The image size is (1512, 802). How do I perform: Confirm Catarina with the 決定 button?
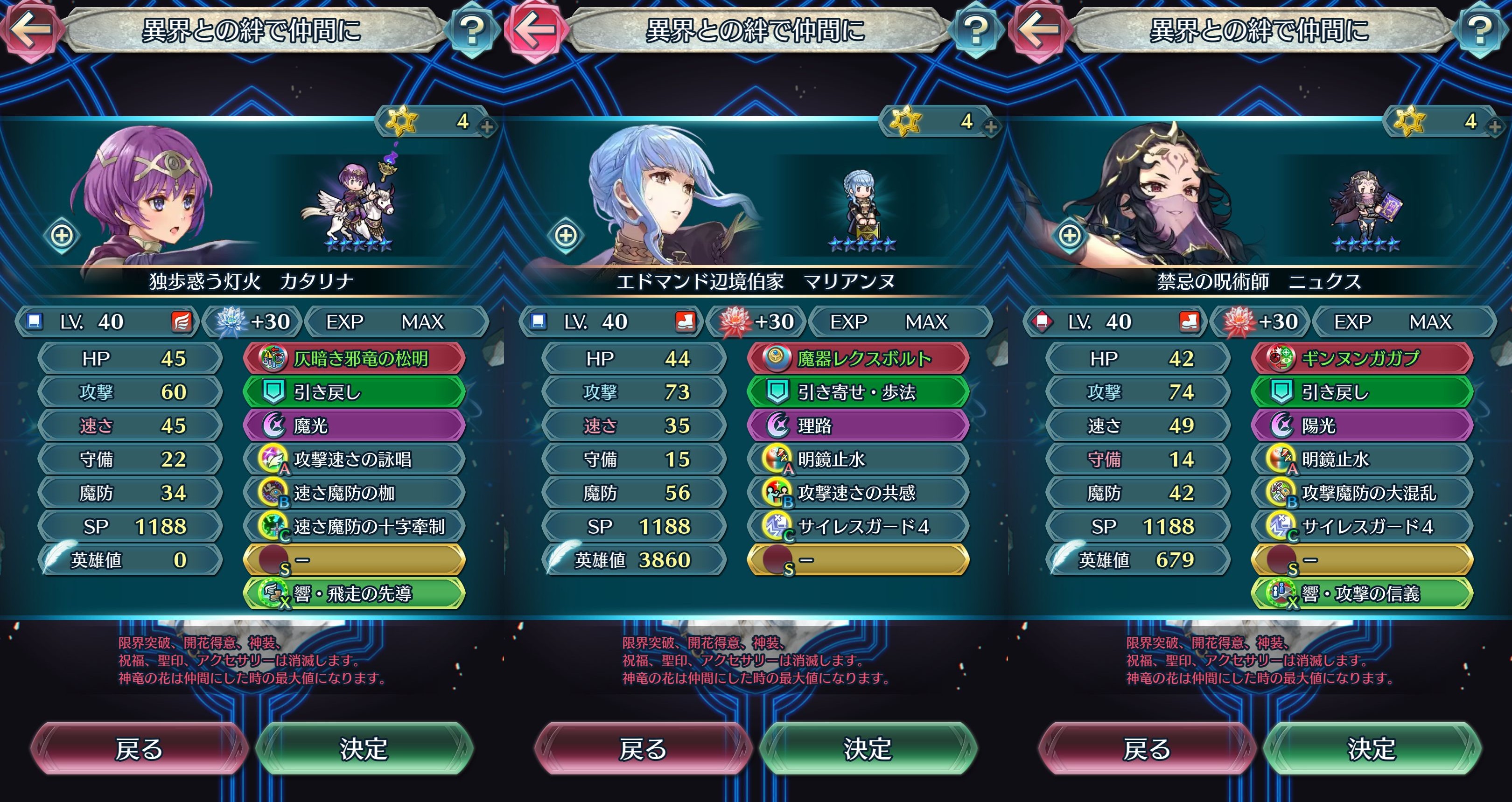click(364, 749)
